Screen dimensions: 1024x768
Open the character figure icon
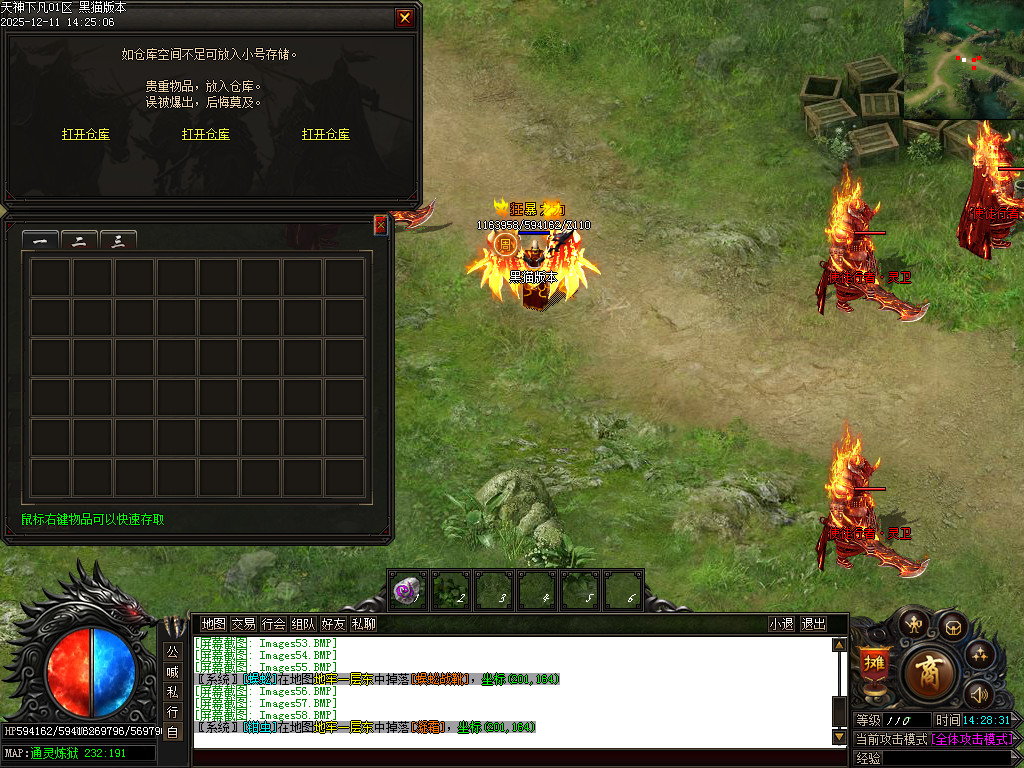pyautogui.click(x=913, y=623)
